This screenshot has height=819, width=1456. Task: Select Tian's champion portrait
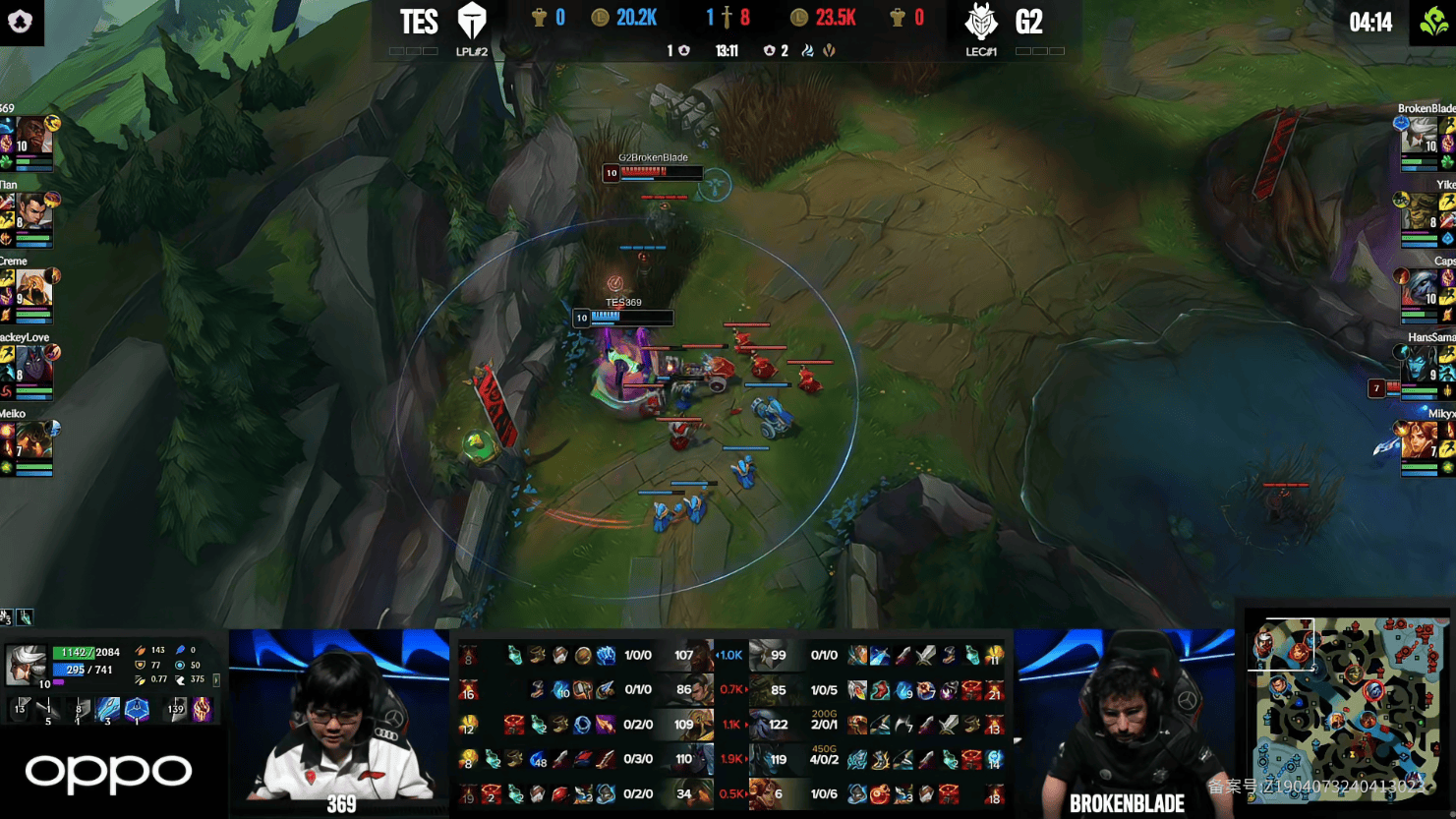[32, 212]
